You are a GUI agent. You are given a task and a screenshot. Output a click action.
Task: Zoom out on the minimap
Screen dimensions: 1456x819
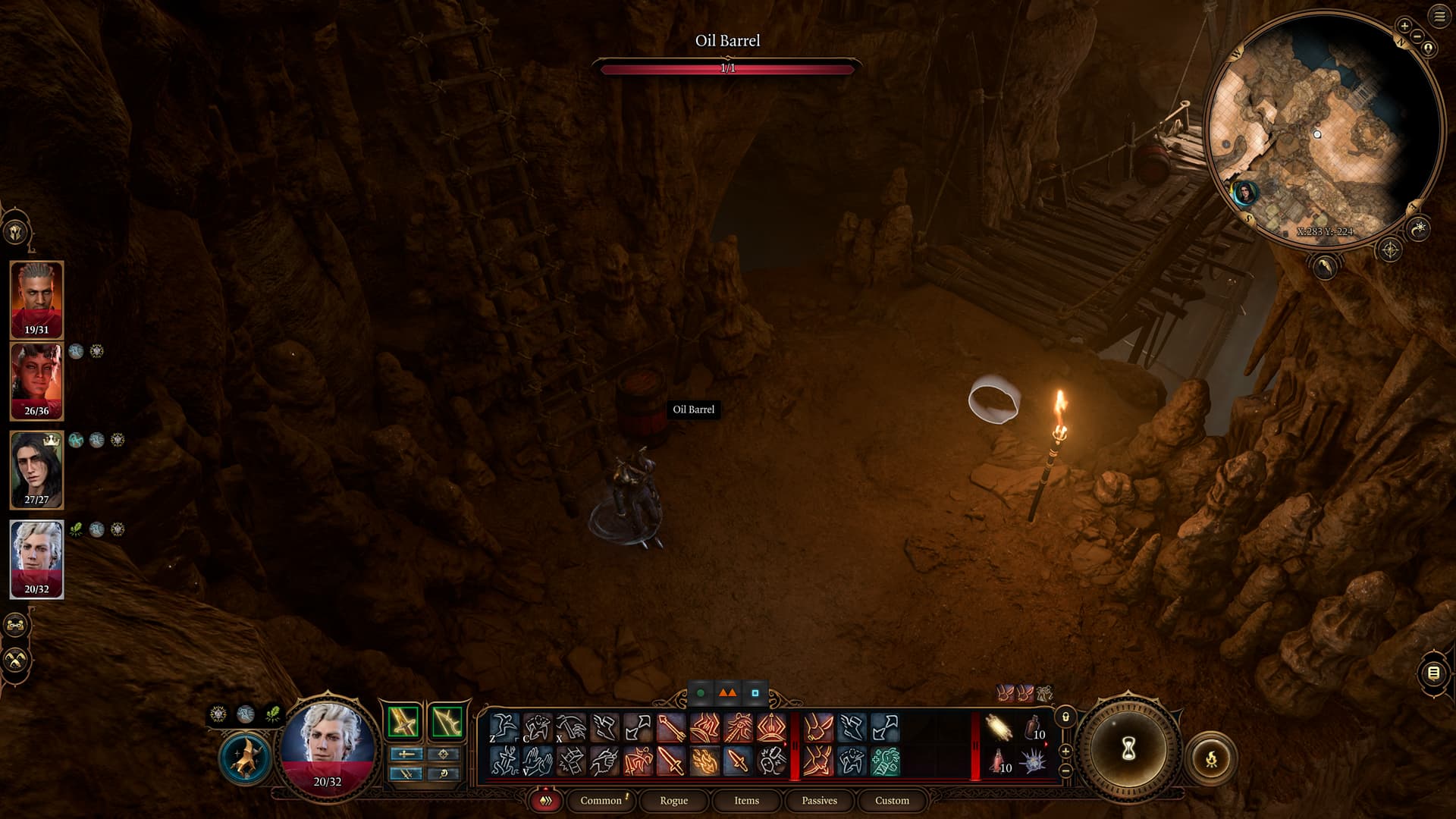1417,36
